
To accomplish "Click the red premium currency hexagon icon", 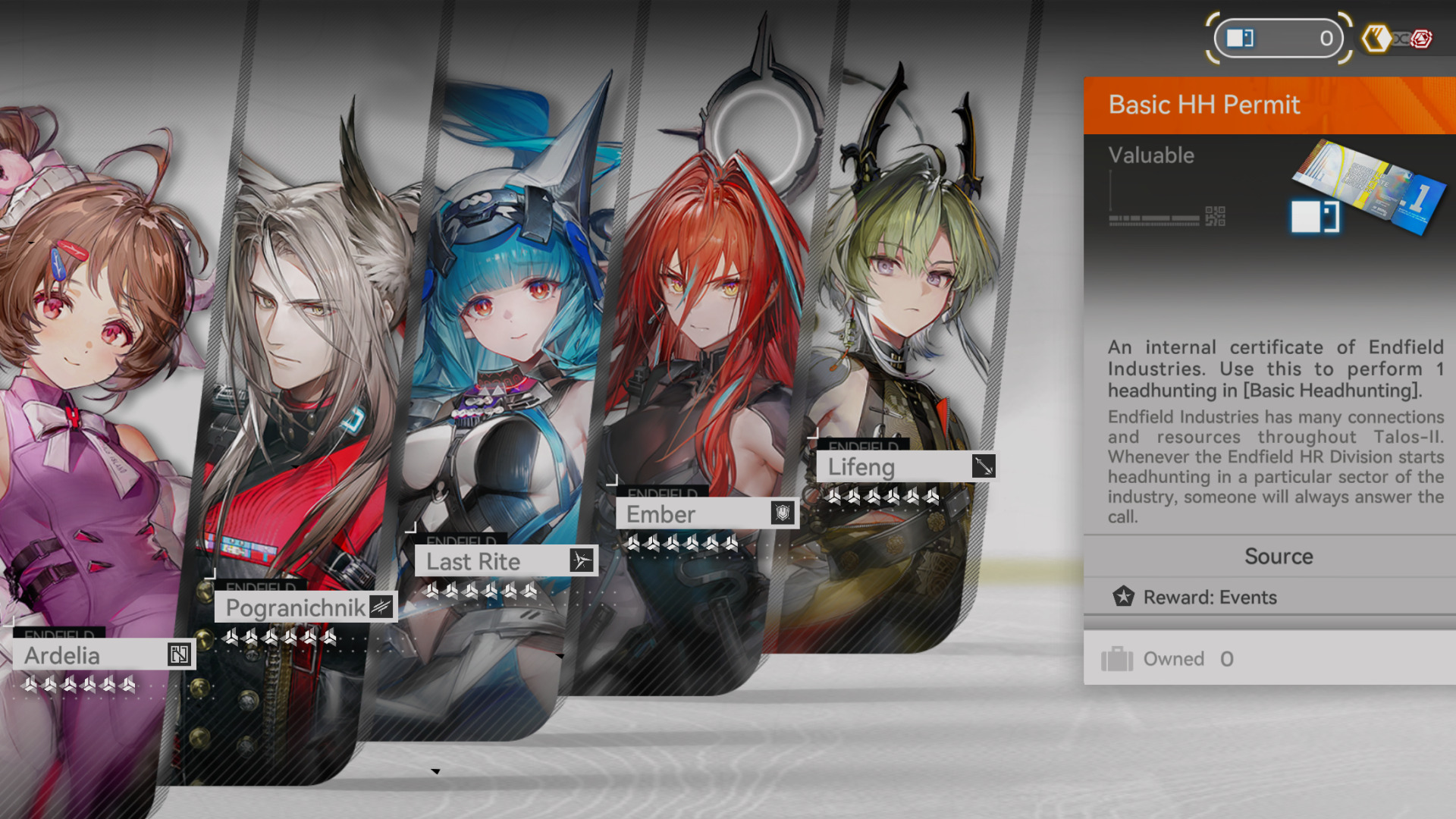I will (1422, 38).
